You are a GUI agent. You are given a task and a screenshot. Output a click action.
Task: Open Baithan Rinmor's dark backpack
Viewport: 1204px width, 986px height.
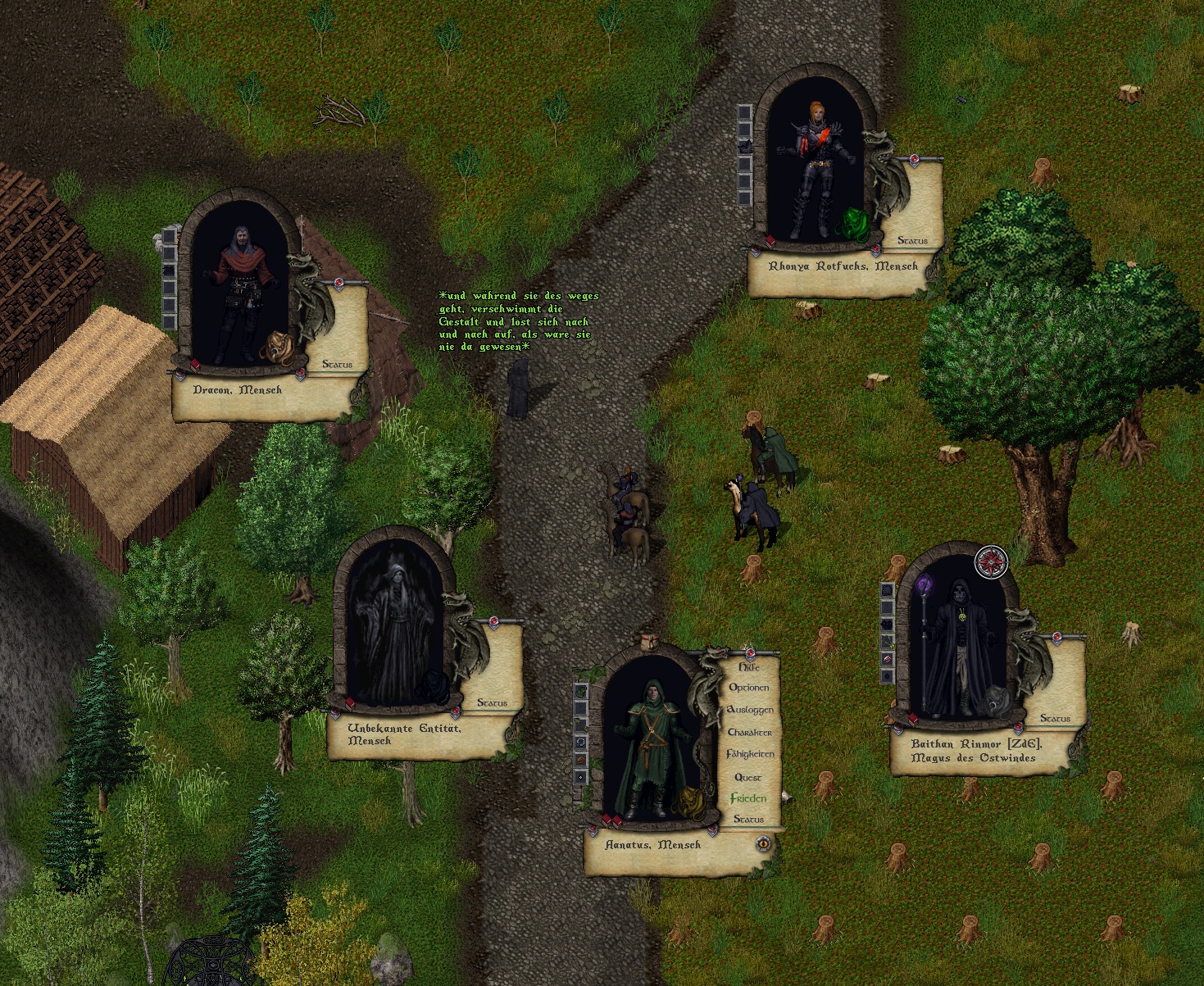click(997, 702)
